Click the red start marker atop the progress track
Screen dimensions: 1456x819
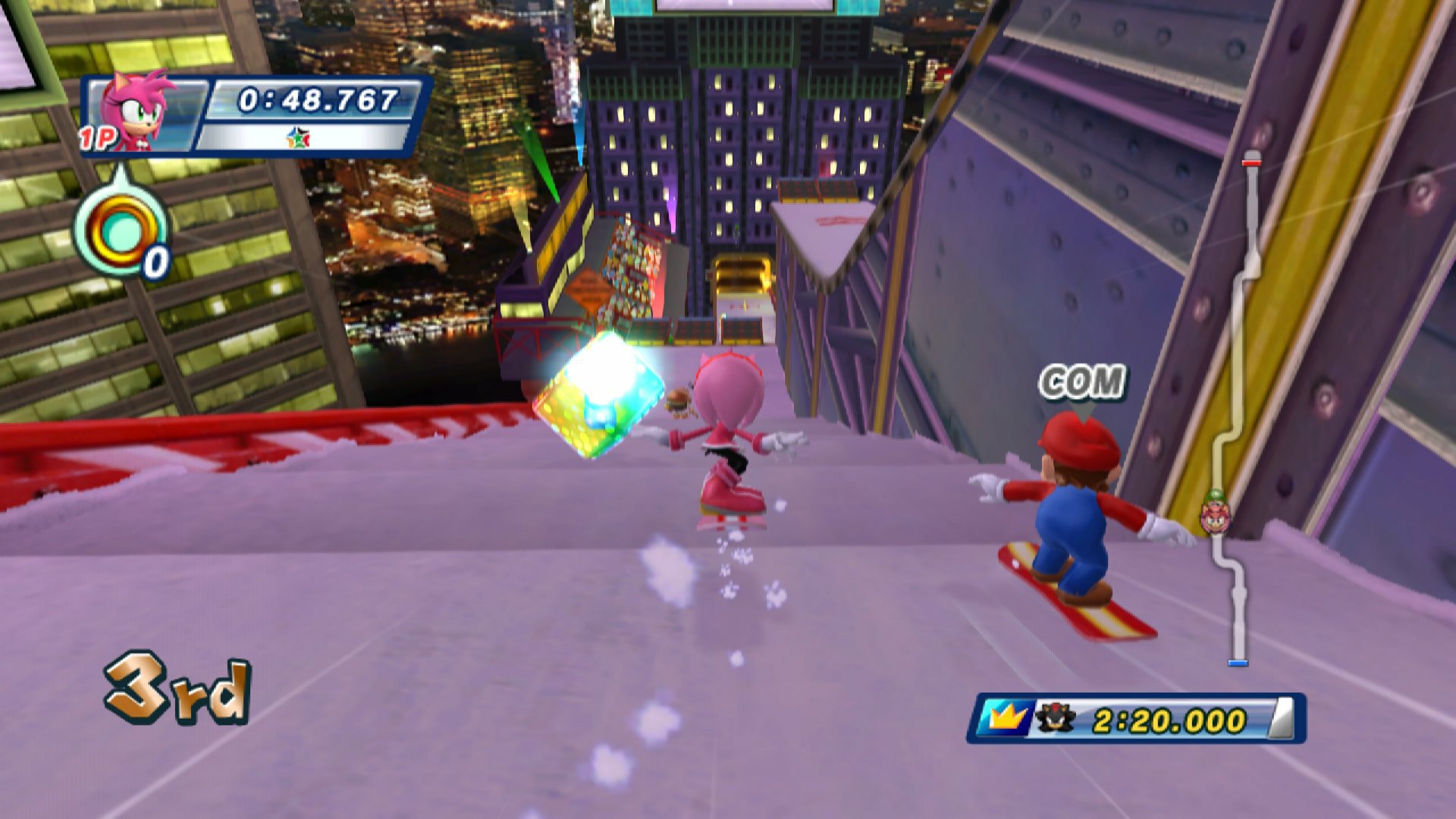coord(1253,162)
